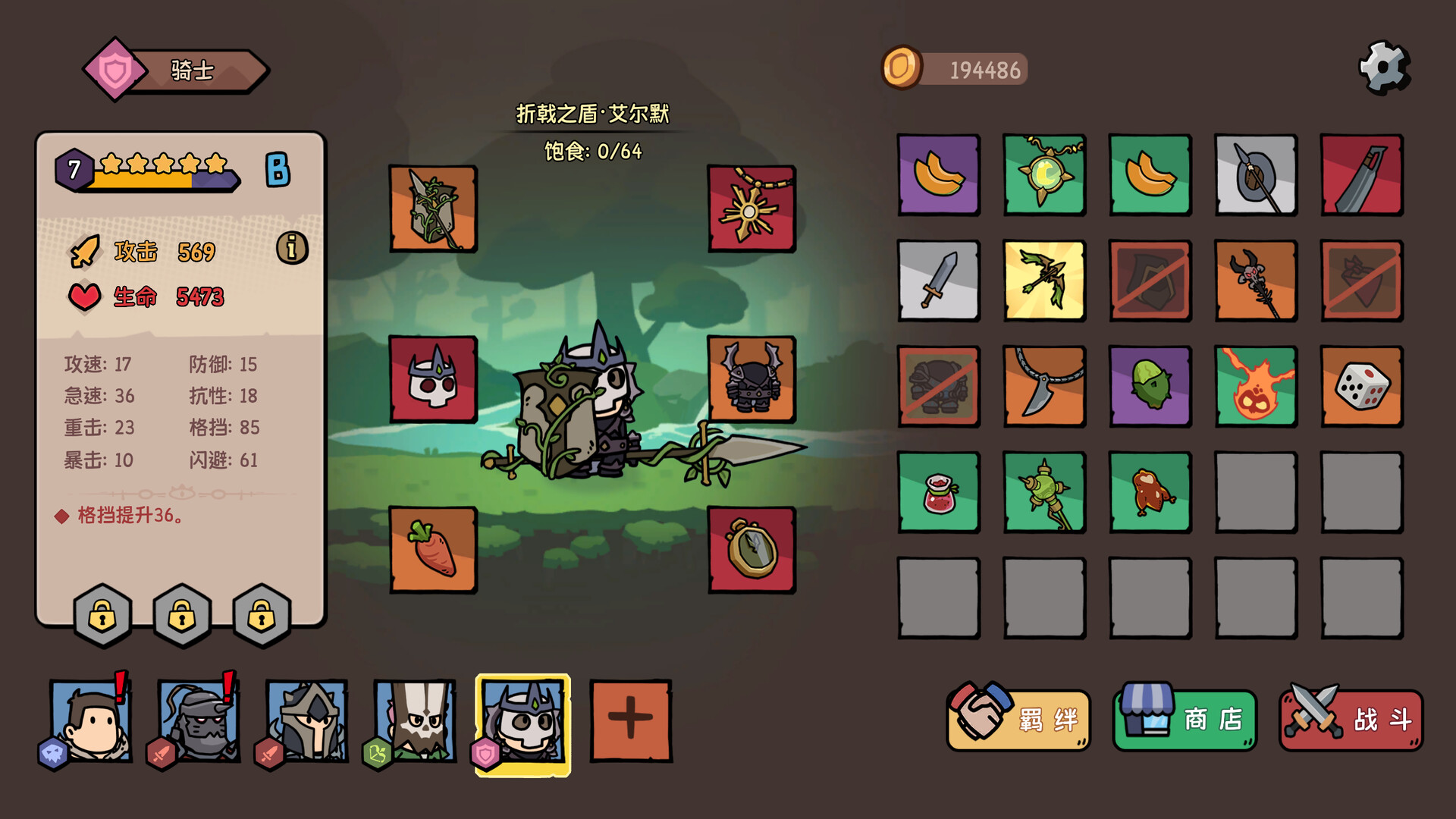This screenshot has width=1456, height=819.
Task: Select the green bow inventory item
Action: tap(1043, 281)
